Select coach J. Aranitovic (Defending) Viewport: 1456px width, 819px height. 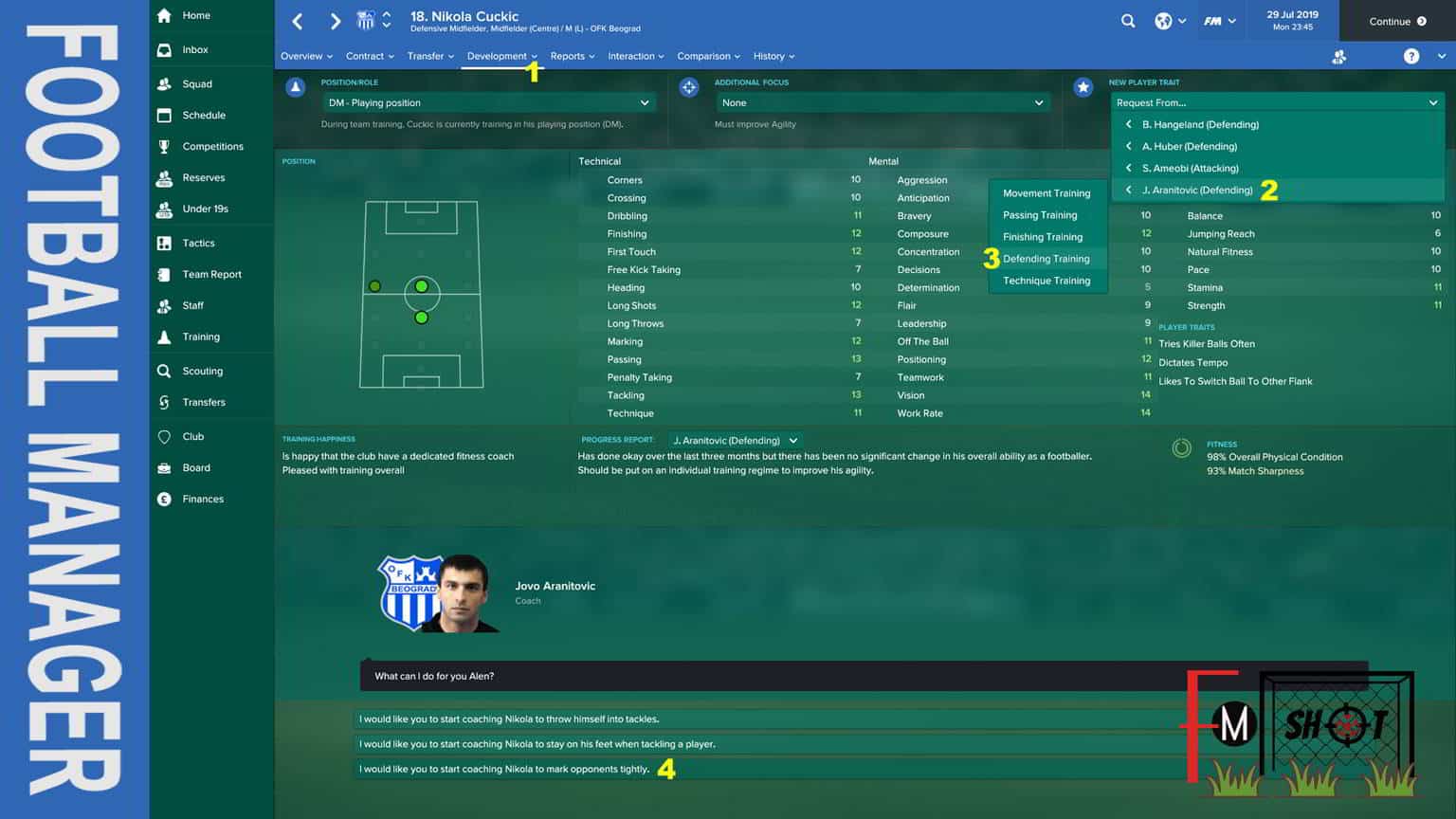pos(1196,190)
